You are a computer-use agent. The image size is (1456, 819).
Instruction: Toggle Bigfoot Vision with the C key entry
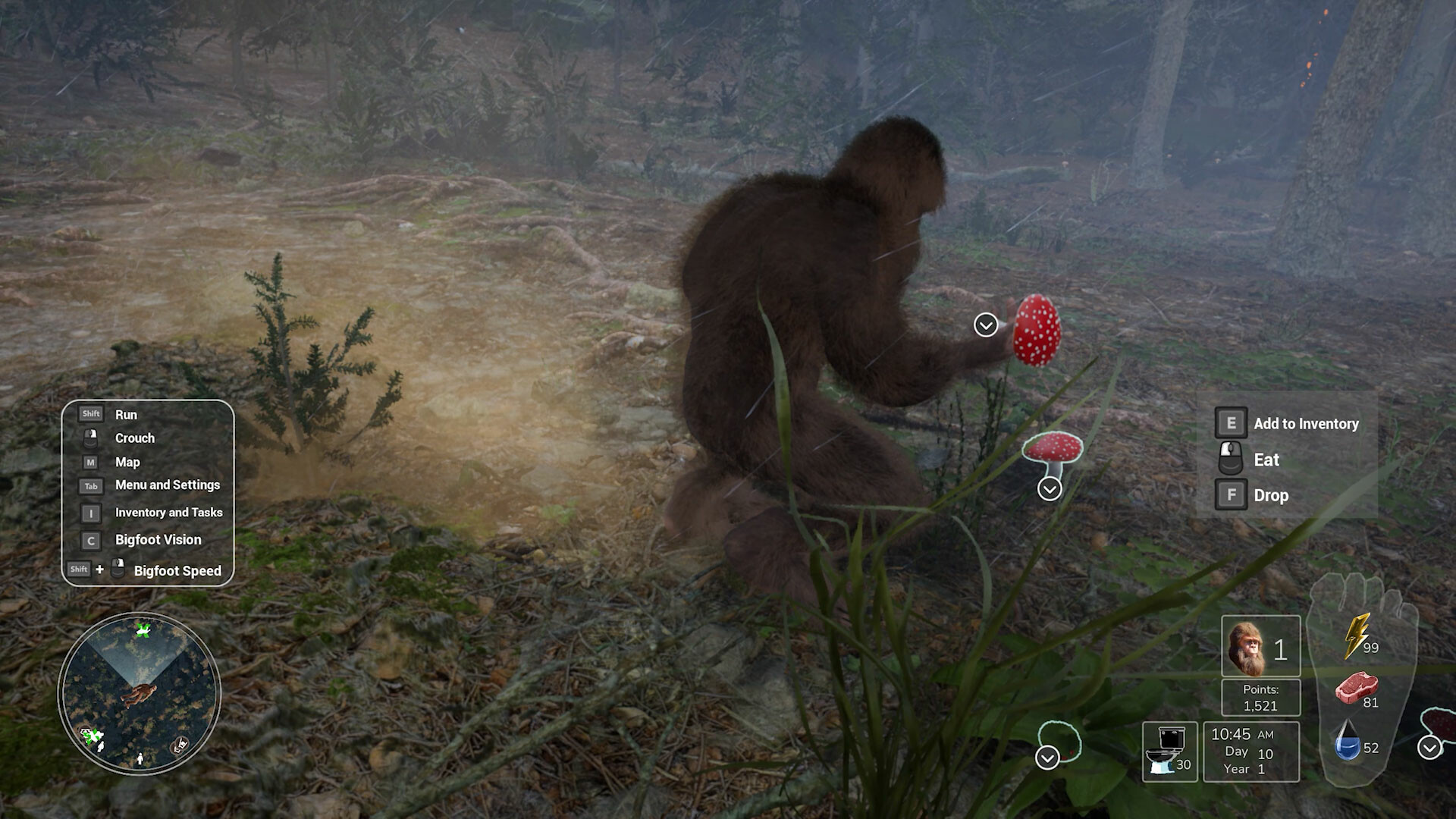90,541
